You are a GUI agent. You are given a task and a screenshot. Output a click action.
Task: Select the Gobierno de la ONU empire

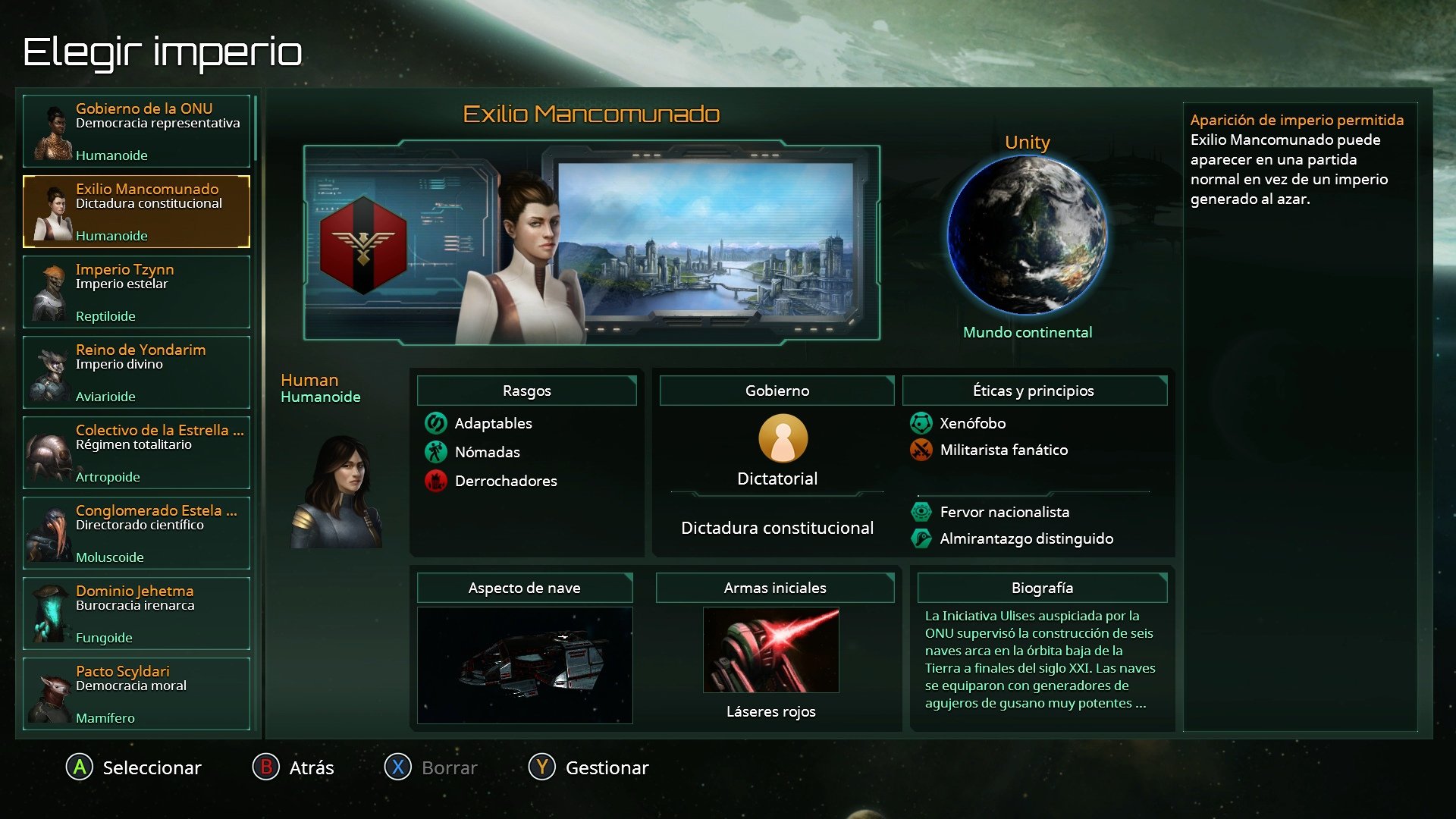(136, 131)
